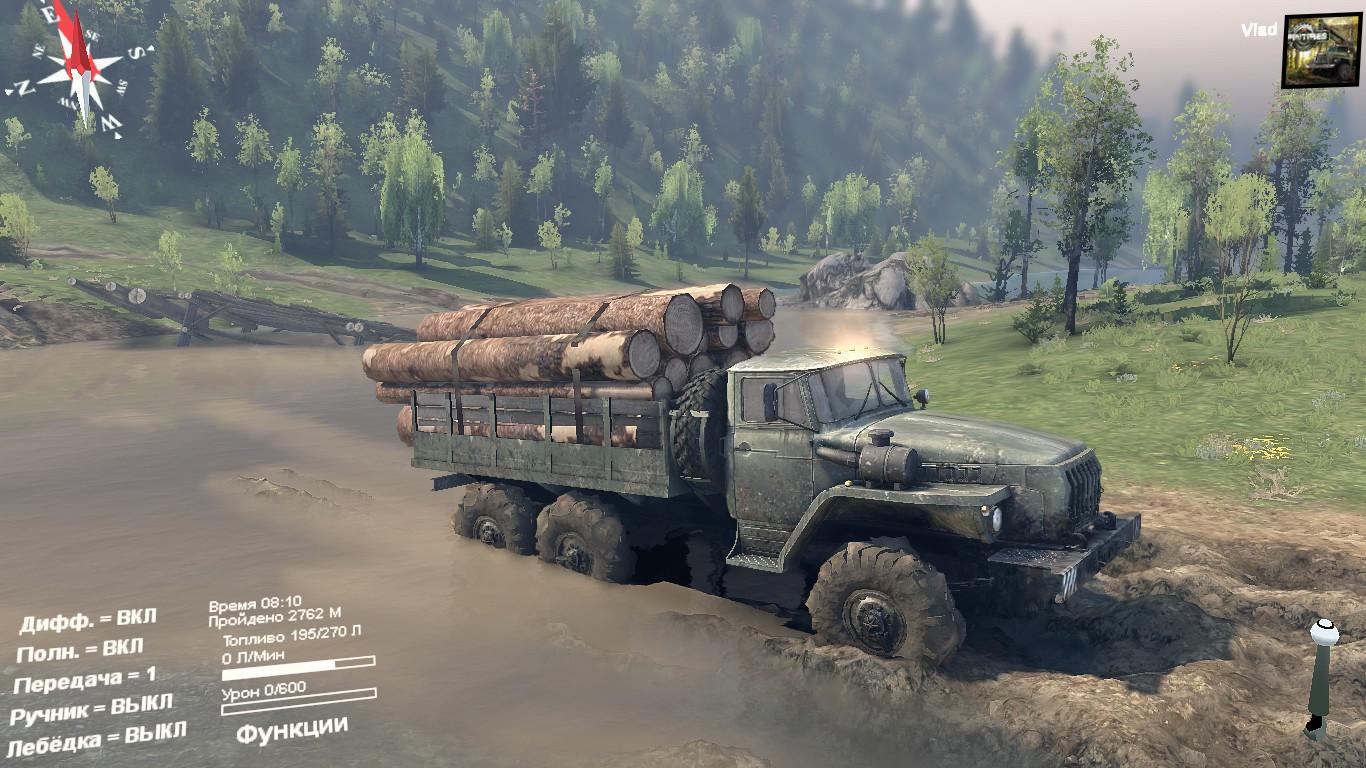Switch the Полн. all-wheel drive setting
This screenshot has width=1366, height=768.
coord(80,650)
